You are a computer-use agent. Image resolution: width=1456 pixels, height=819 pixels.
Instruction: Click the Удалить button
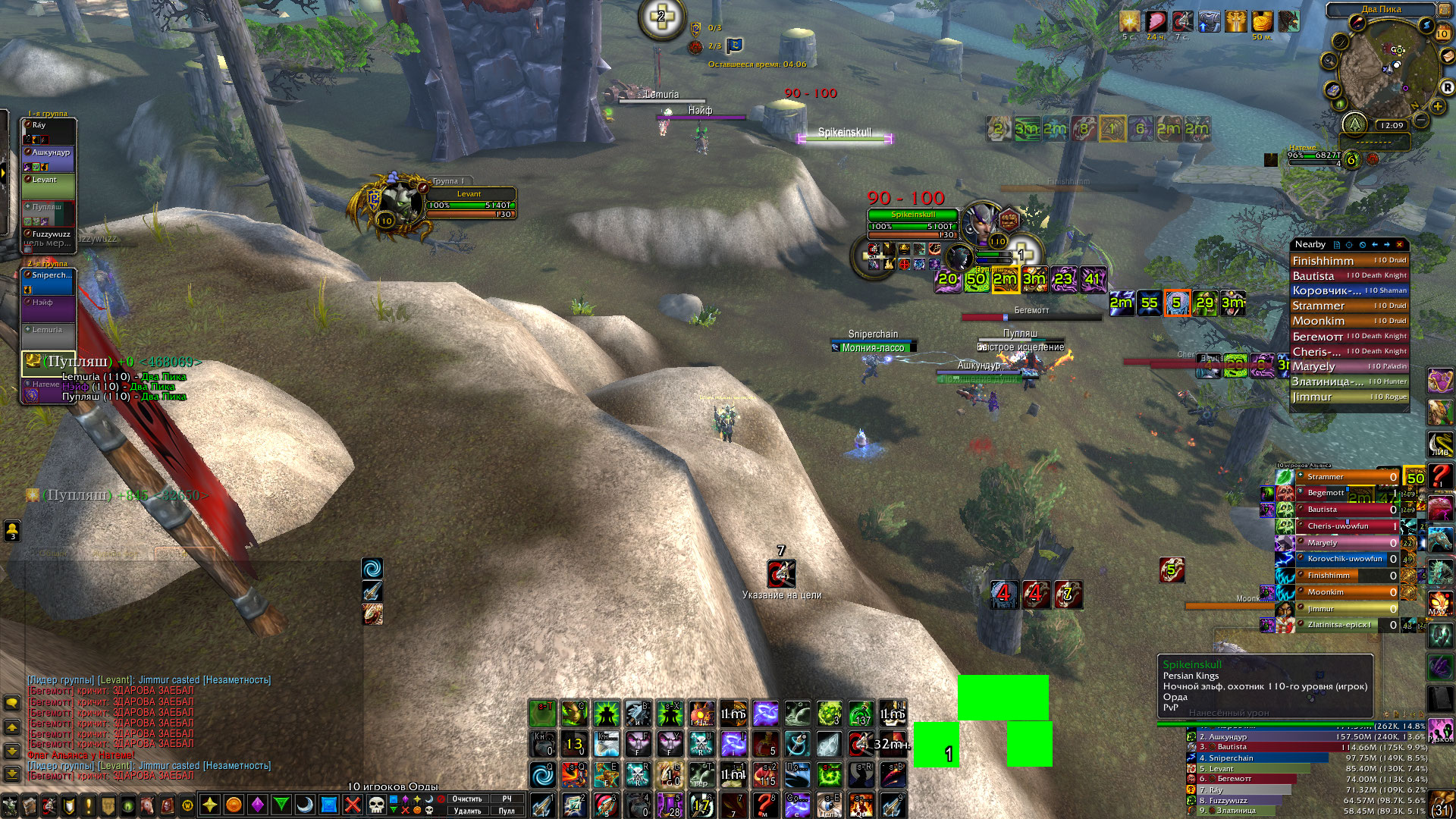pos(467,811)
